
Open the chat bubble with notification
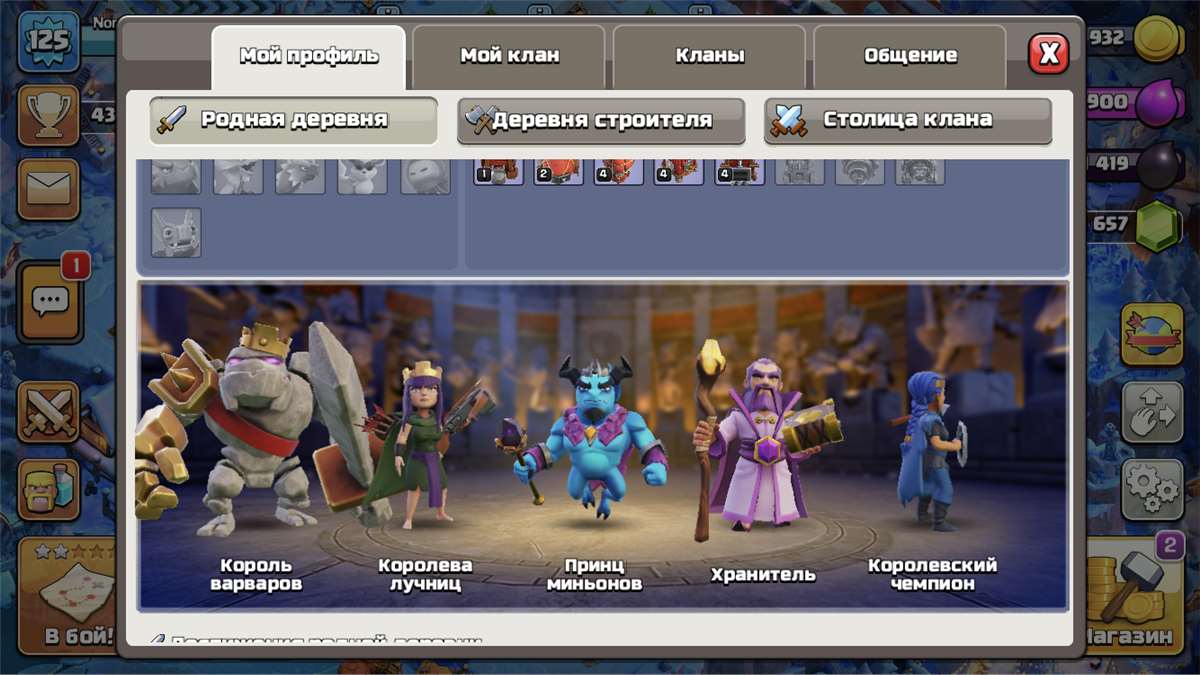[50, 299]
